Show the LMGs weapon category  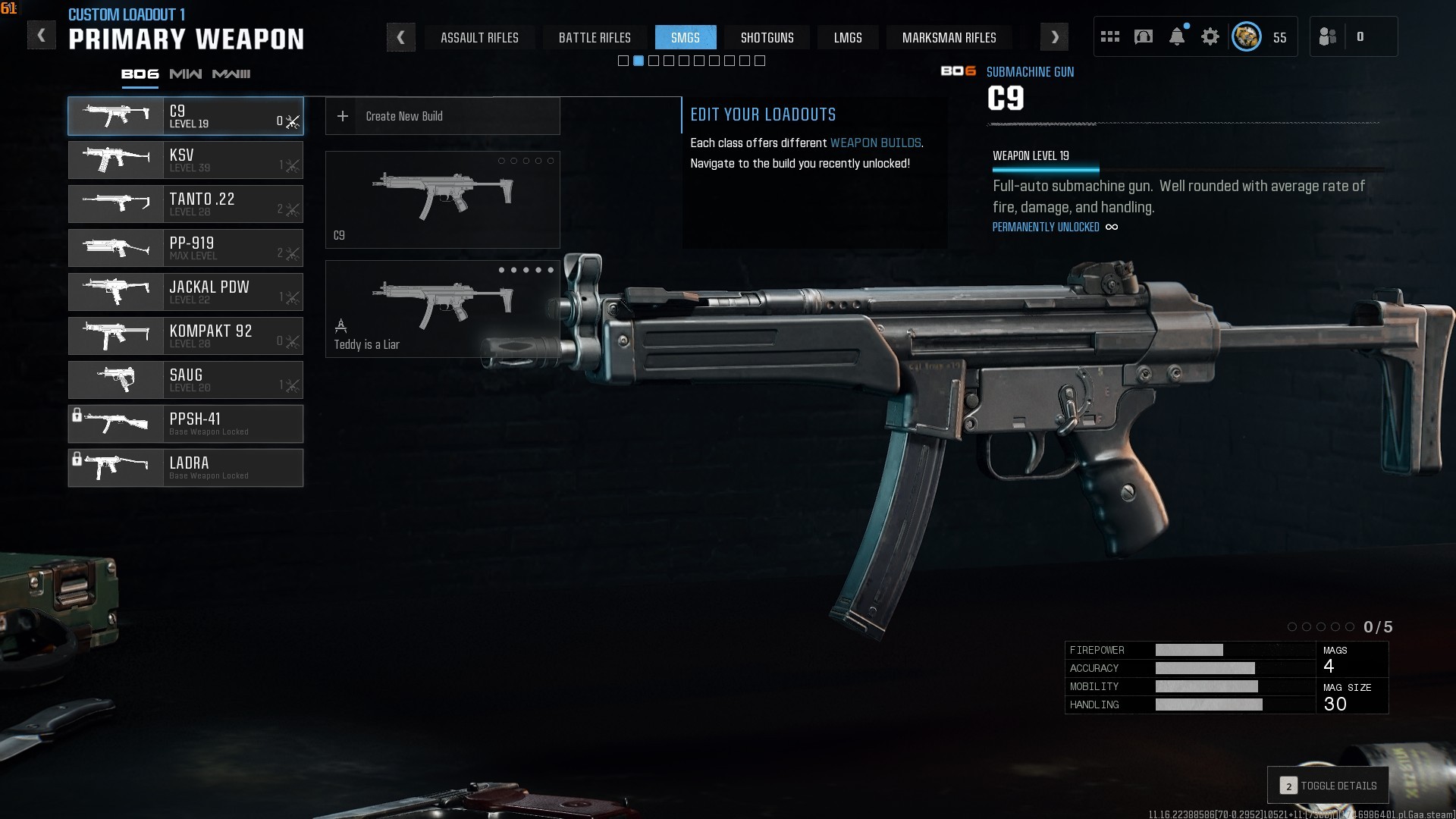coord(847,38)
